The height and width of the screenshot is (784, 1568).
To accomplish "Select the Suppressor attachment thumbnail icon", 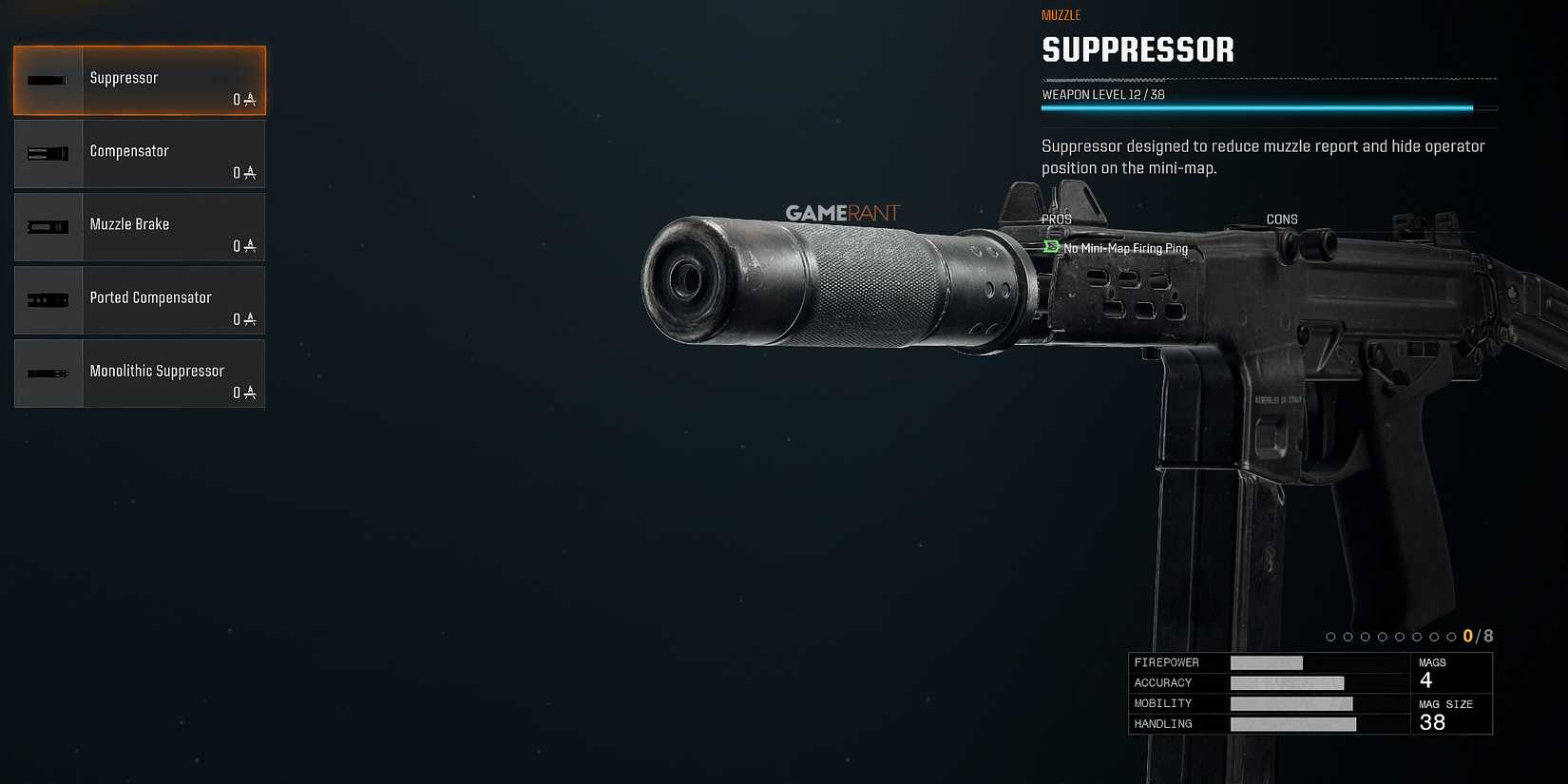I will pos(48,80).
